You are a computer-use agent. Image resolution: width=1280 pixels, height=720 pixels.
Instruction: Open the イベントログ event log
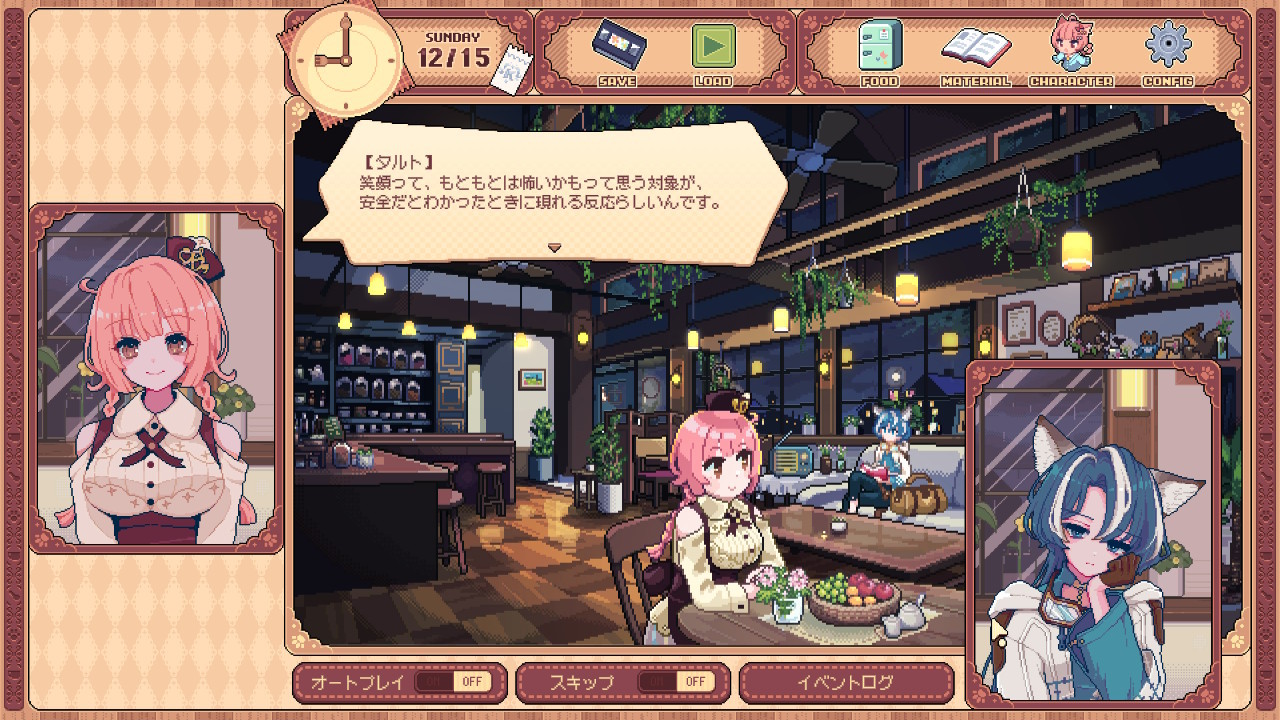(846, 683)
